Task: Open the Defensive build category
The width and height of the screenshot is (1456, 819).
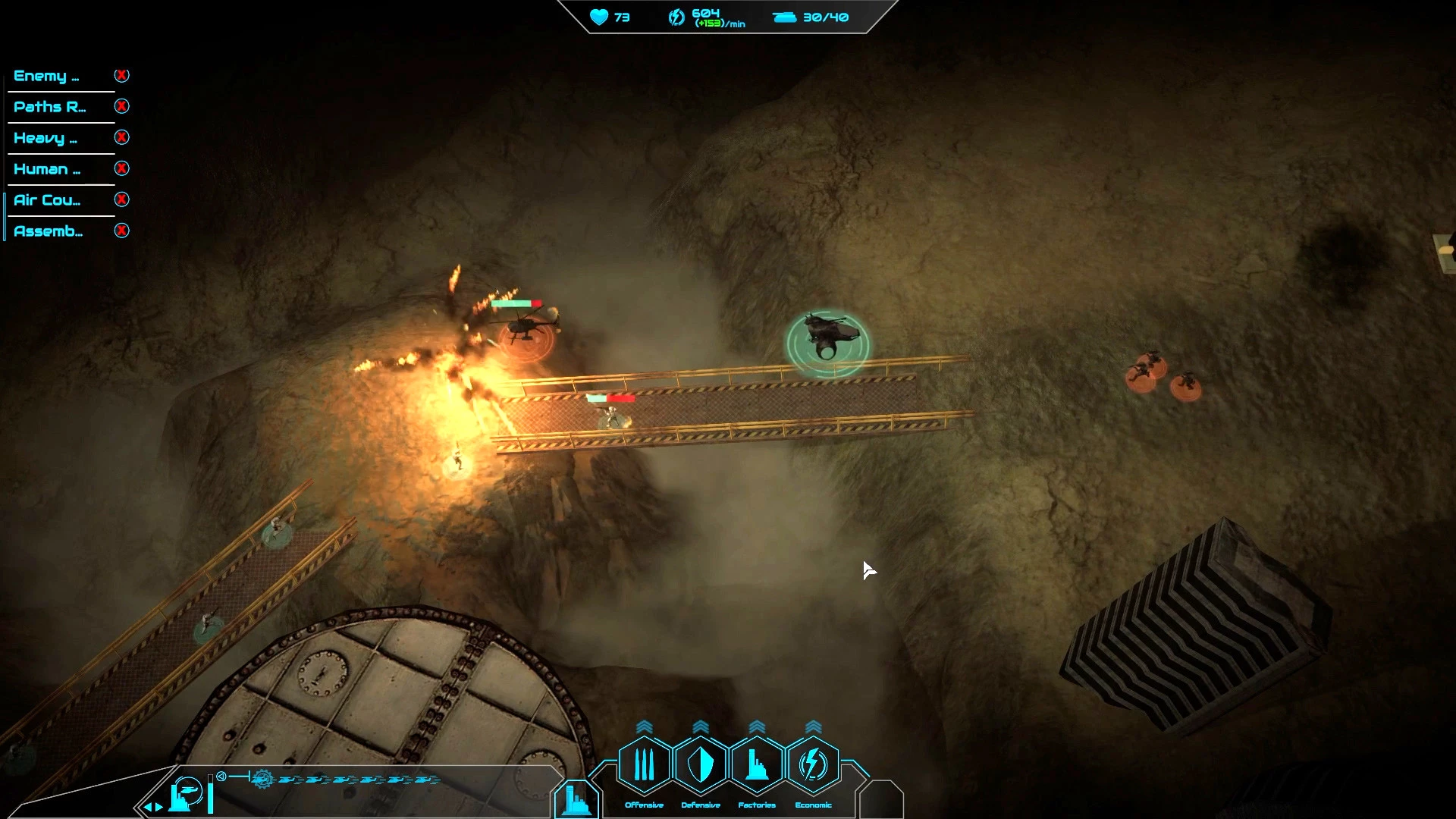Action: point(700,764)
